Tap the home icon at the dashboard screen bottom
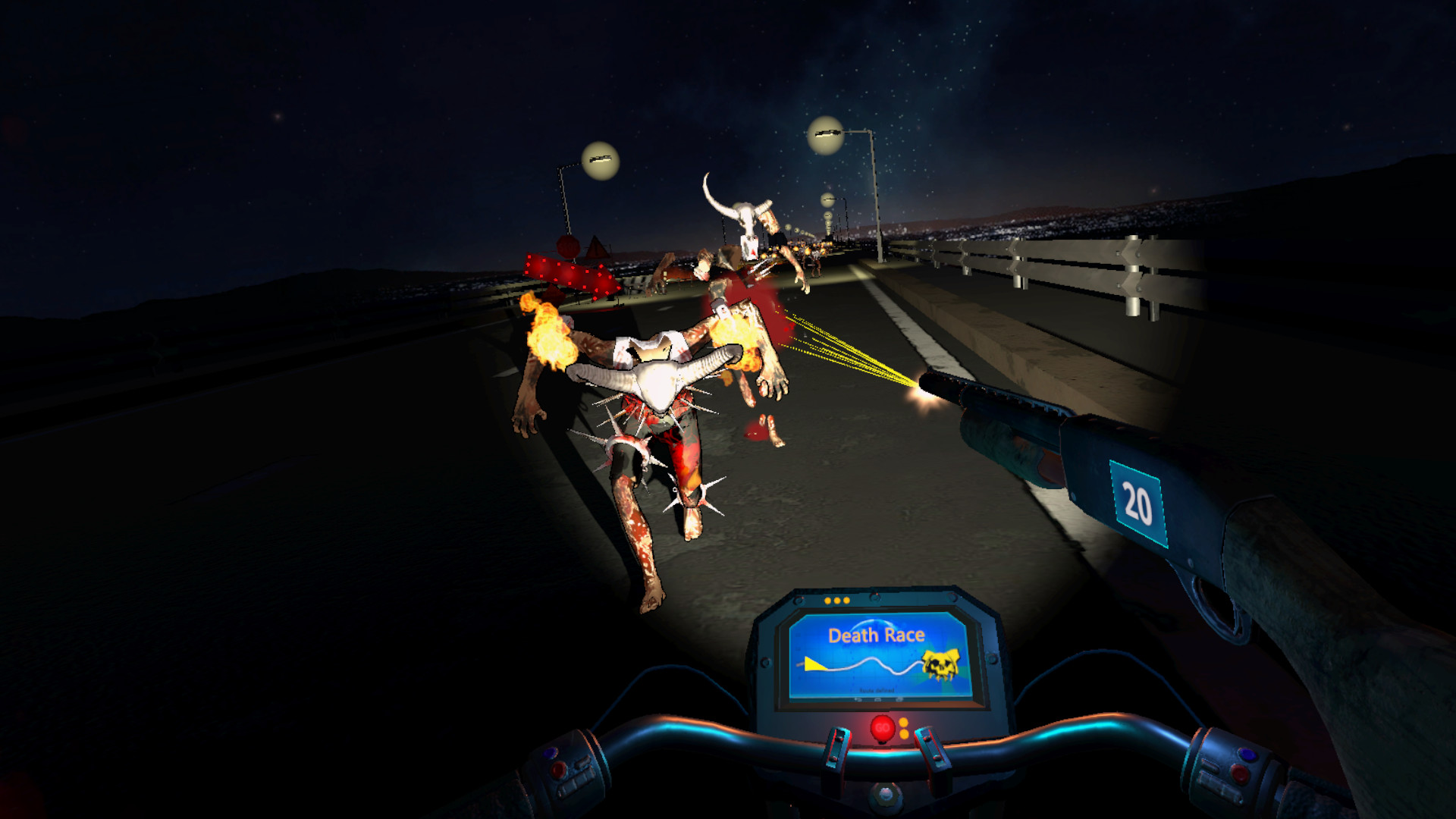Screen dimensions: 1456x819 tap(878, 699)
